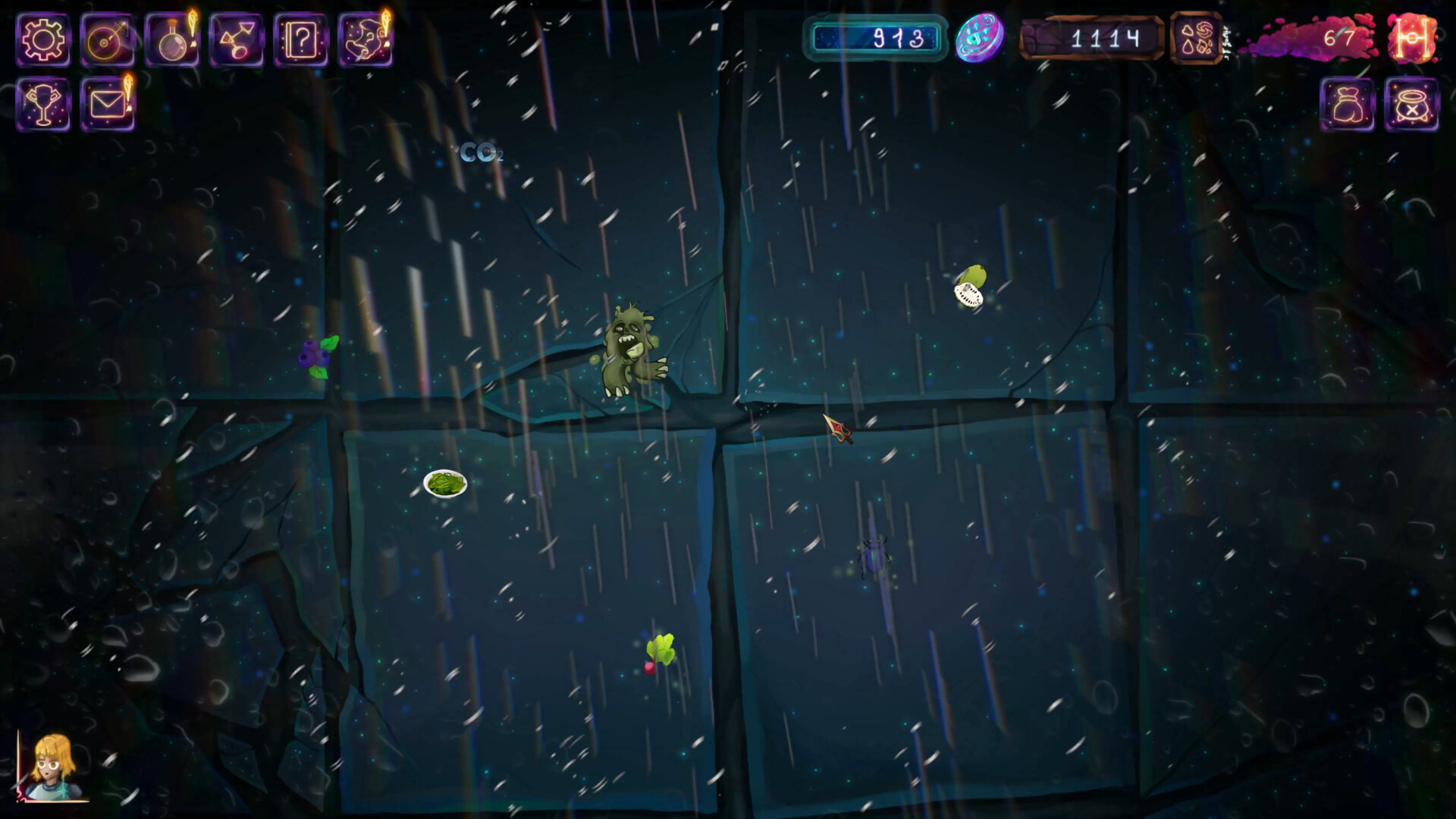View achievements via the trophy icon

click(x=43, y=105)
